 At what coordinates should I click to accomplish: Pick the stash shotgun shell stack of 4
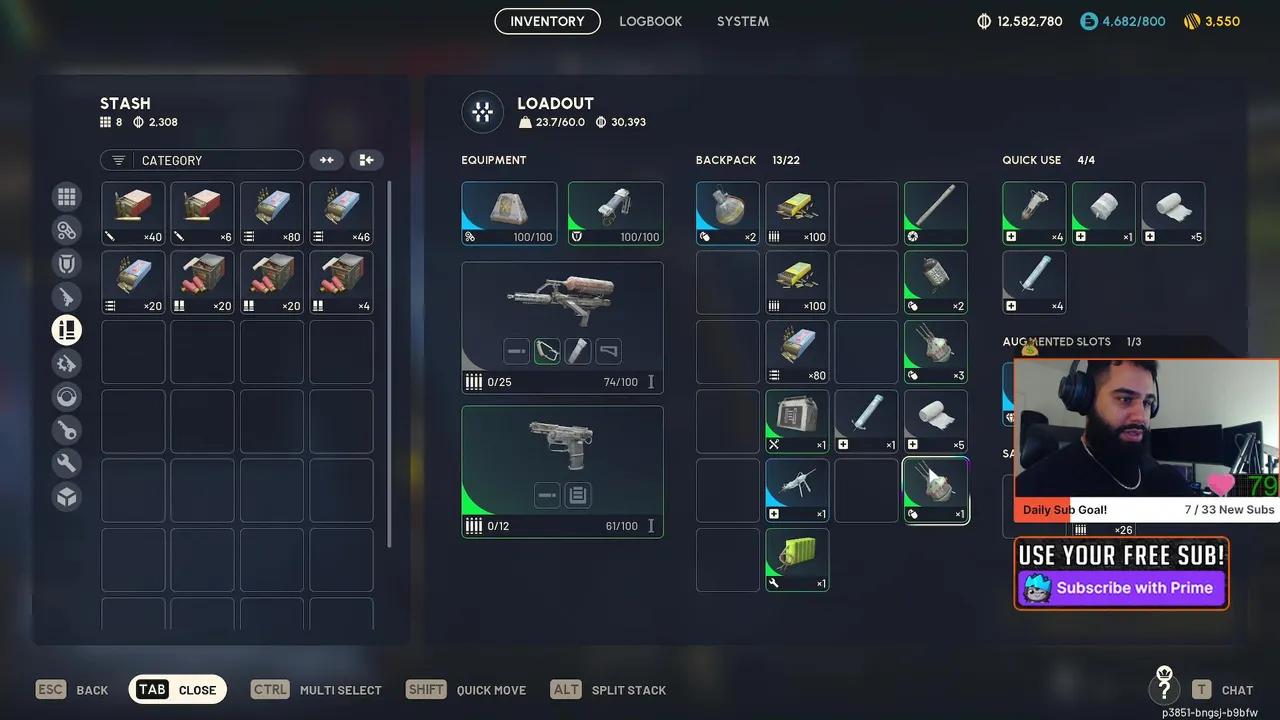341,282
